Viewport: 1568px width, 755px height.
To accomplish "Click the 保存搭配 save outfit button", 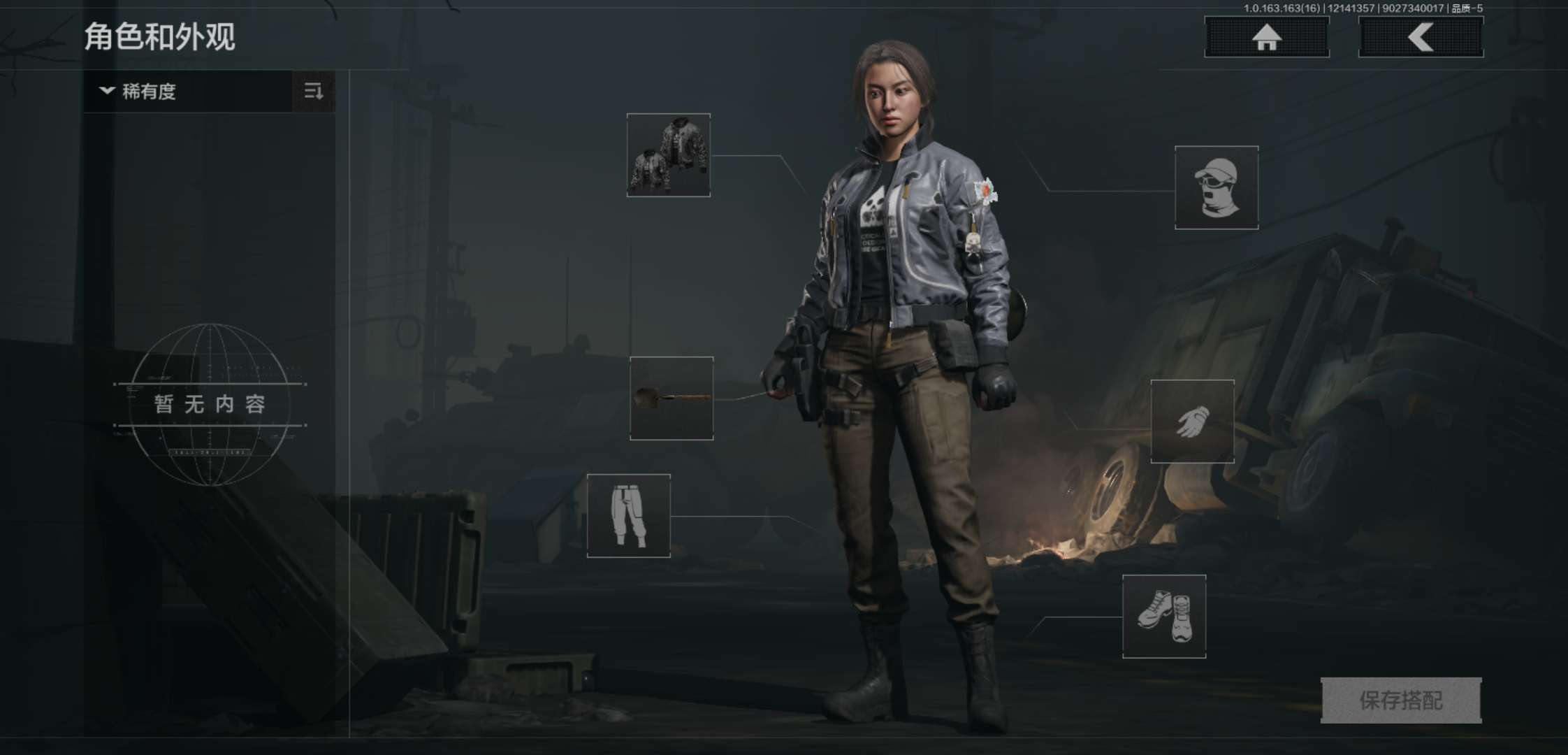I will click(1401, 700).
